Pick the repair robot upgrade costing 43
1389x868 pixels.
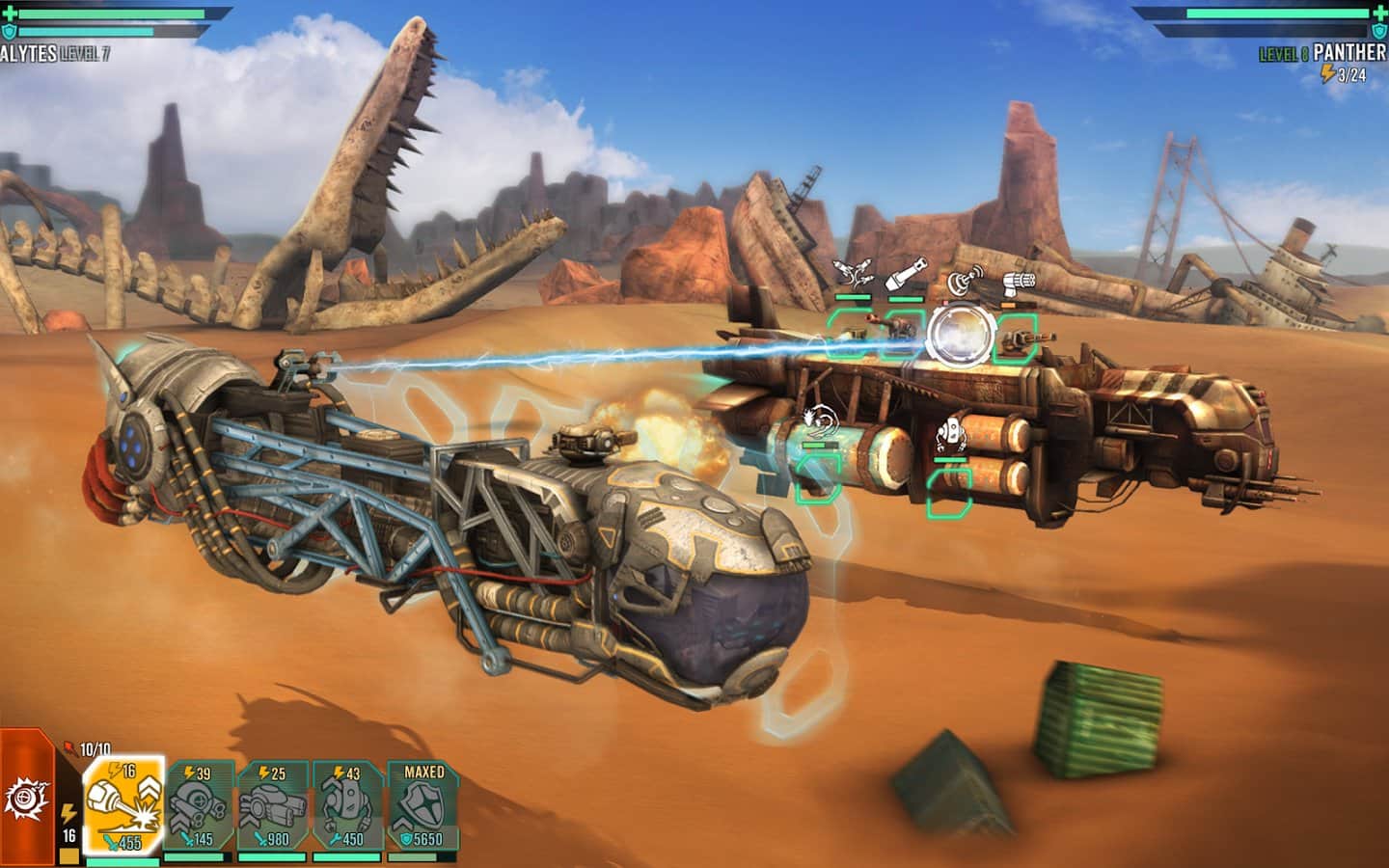348,805
